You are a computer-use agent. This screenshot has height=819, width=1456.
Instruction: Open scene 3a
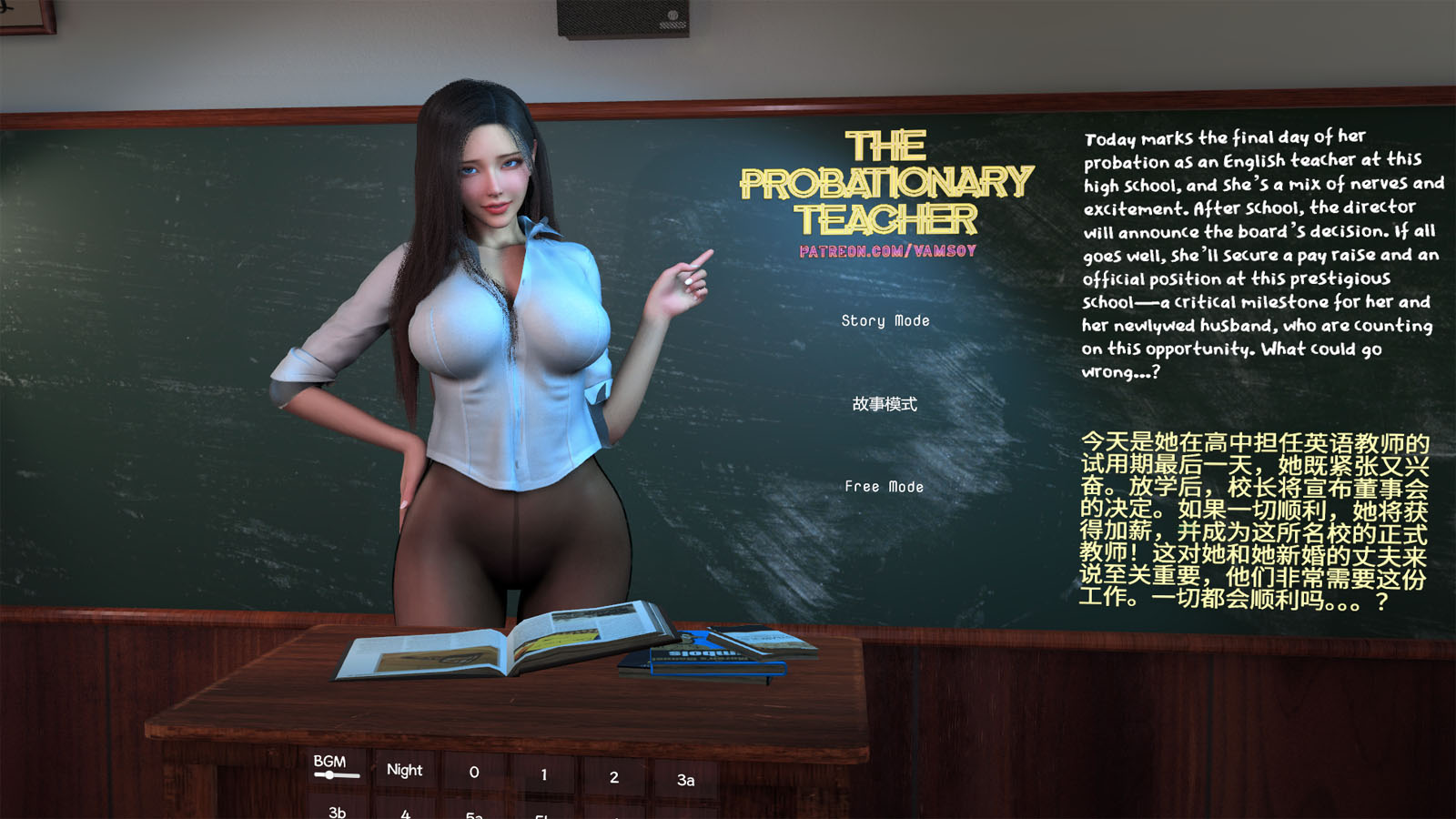pos(688,778)
